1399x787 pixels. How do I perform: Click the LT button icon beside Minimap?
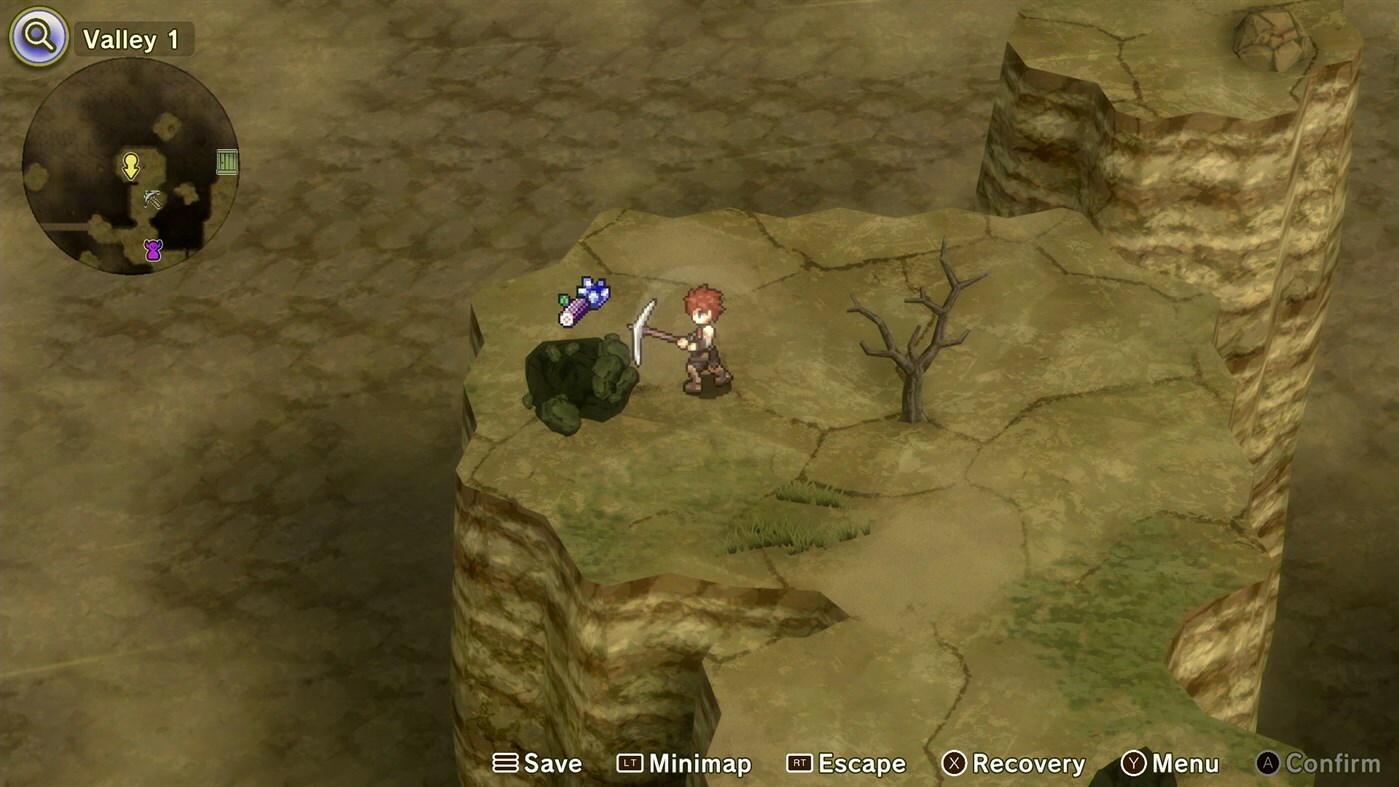click(x=628, y=762)
